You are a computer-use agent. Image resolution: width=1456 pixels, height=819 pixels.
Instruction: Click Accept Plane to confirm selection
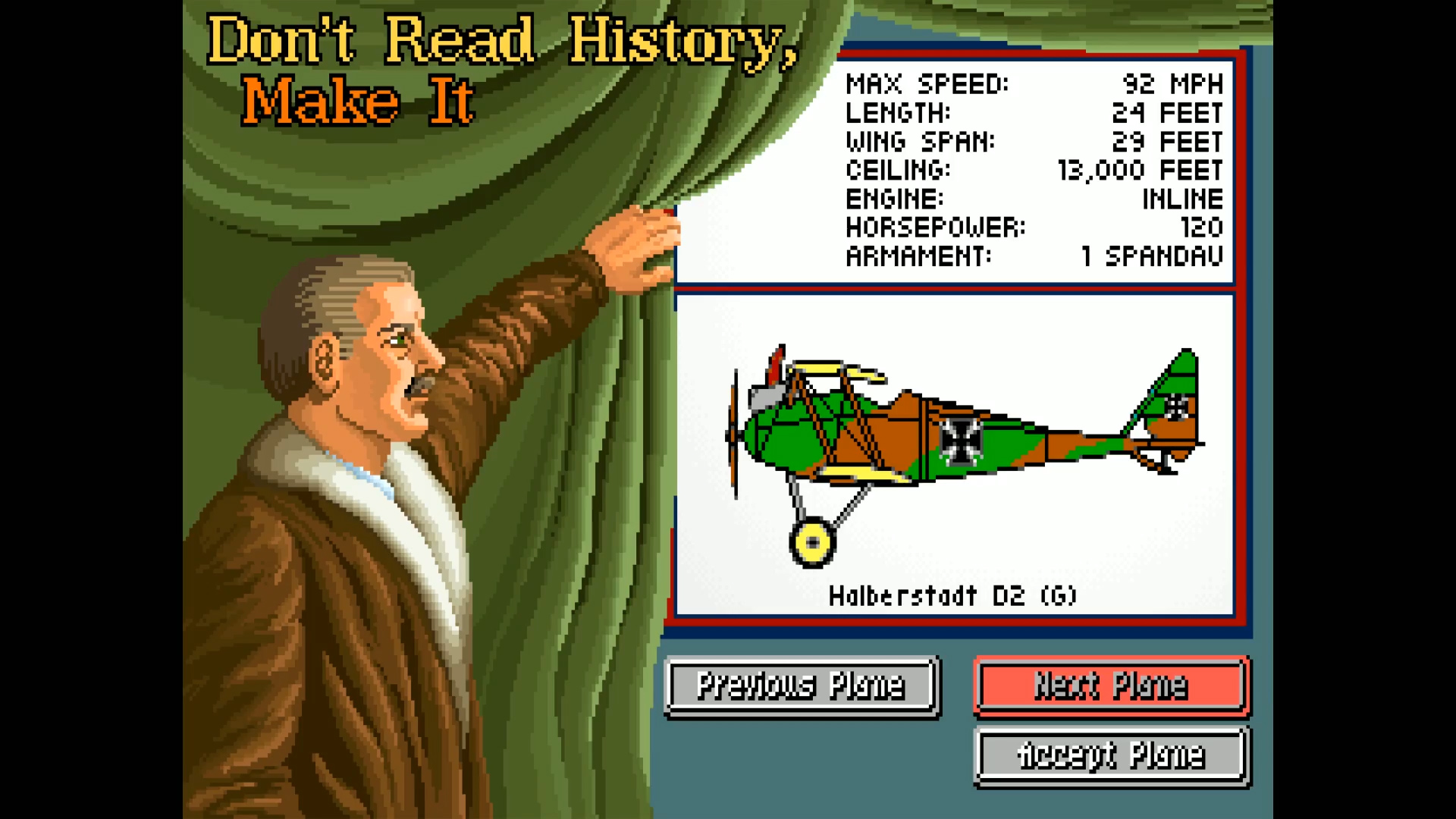(1110, 754)
